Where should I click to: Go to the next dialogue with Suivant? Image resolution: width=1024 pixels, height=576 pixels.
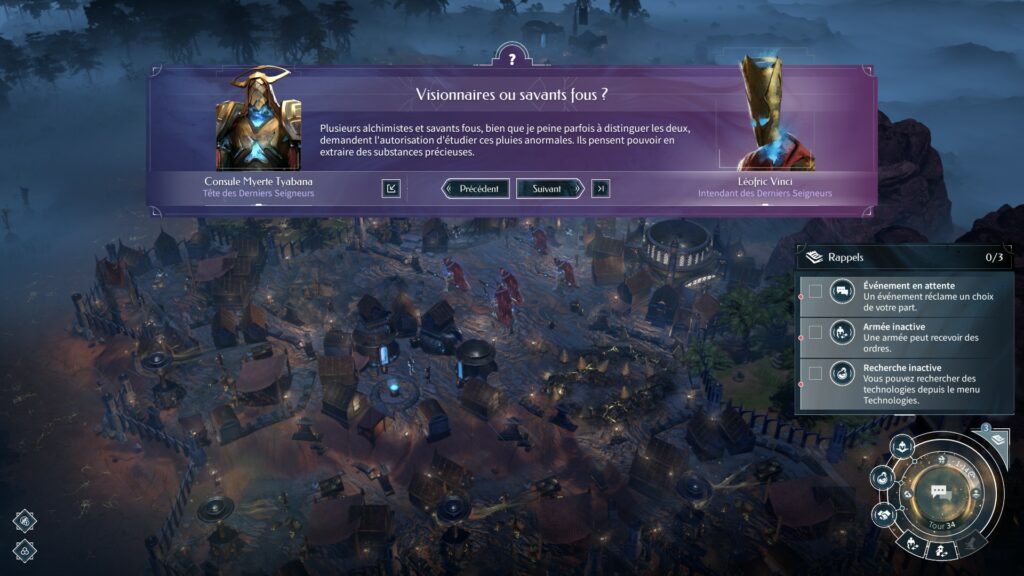(550, 188)
